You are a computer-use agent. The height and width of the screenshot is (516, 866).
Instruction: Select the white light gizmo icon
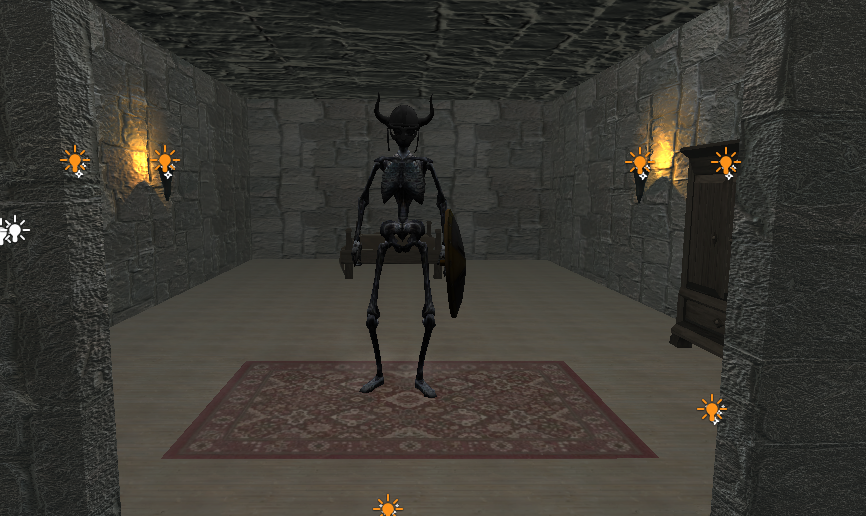13,230
